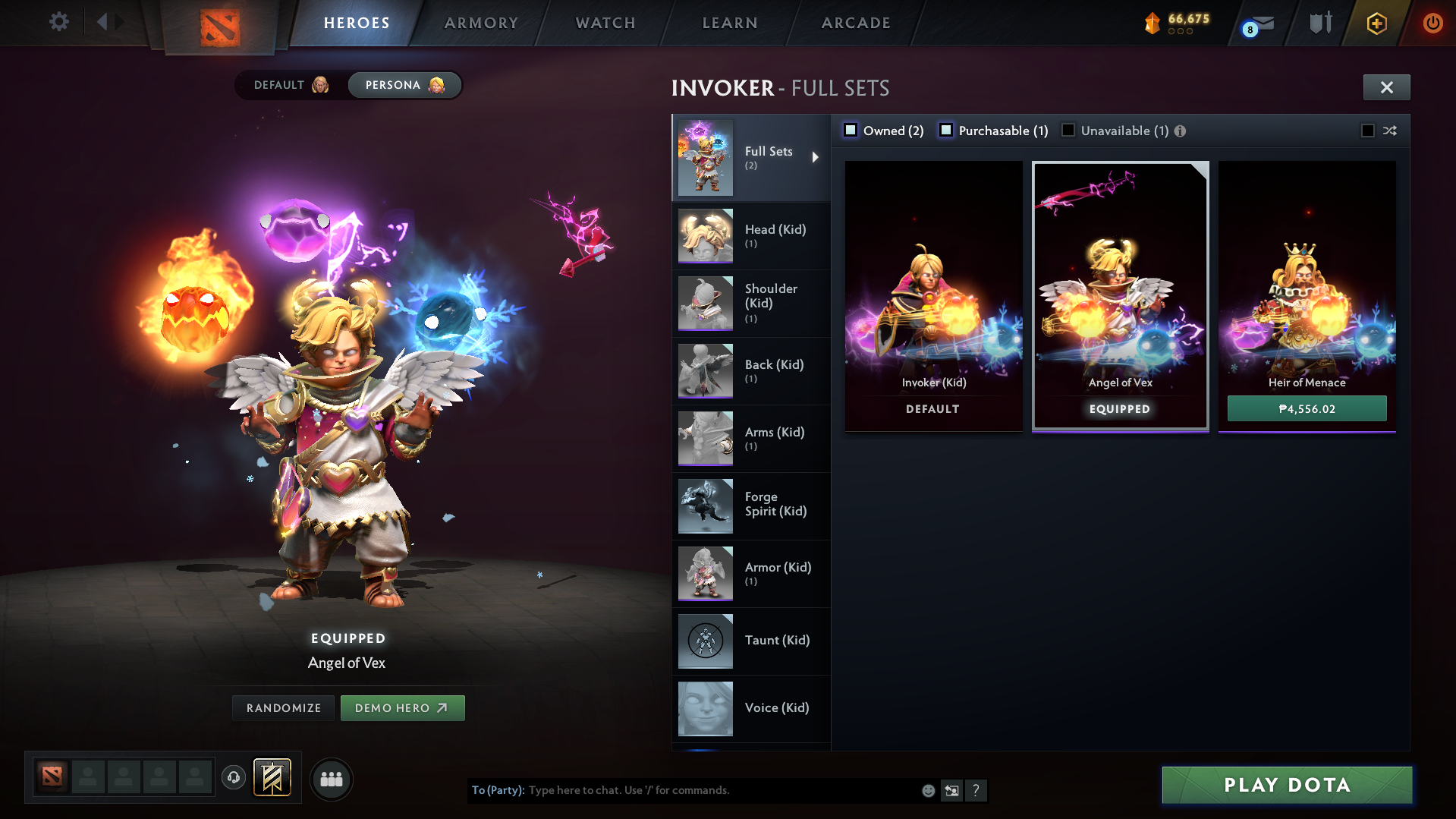Open the settings gear
This screenshot has width=1456, height=819.
coord(58,22)
